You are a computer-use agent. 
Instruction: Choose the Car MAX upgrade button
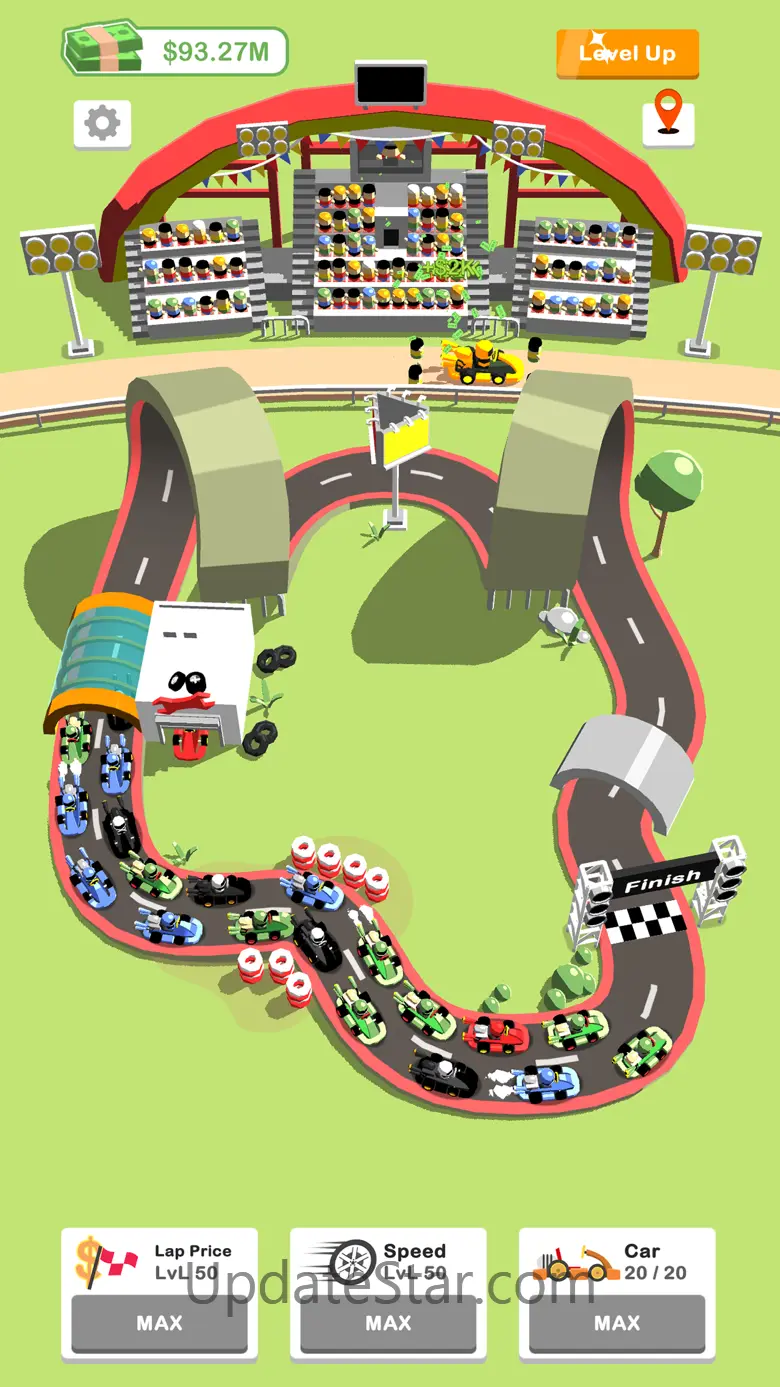pos(617,1323)
